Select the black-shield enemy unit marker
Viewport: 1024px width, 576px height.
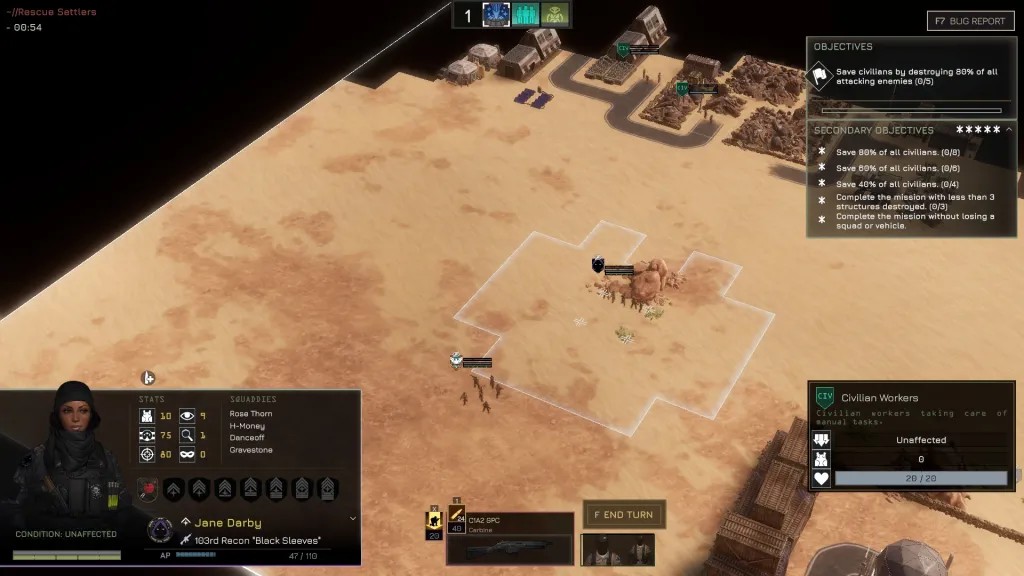598,265
